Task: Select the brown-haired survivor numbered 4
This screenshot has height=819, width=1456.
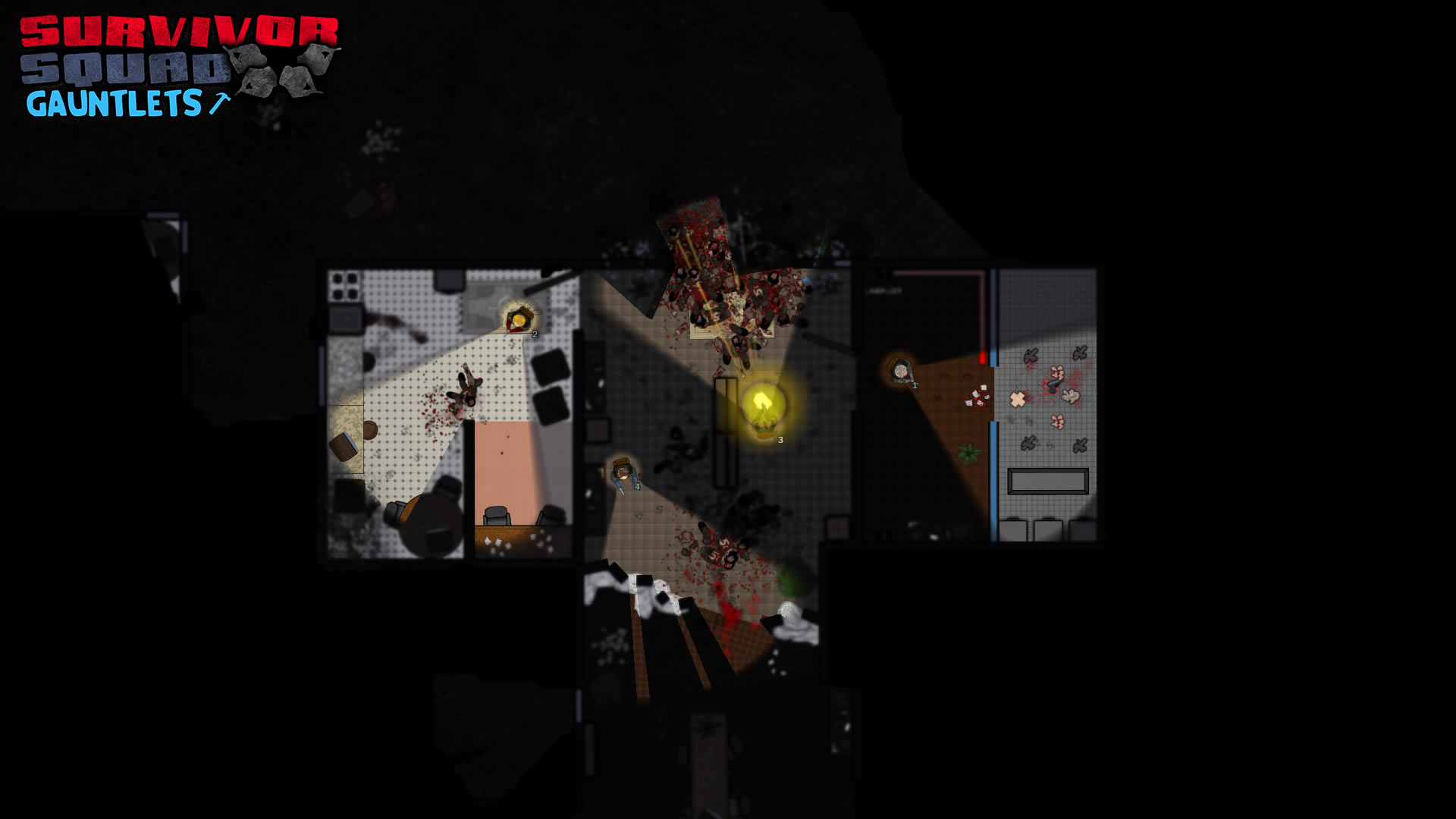Action: (x=623, y=472)
